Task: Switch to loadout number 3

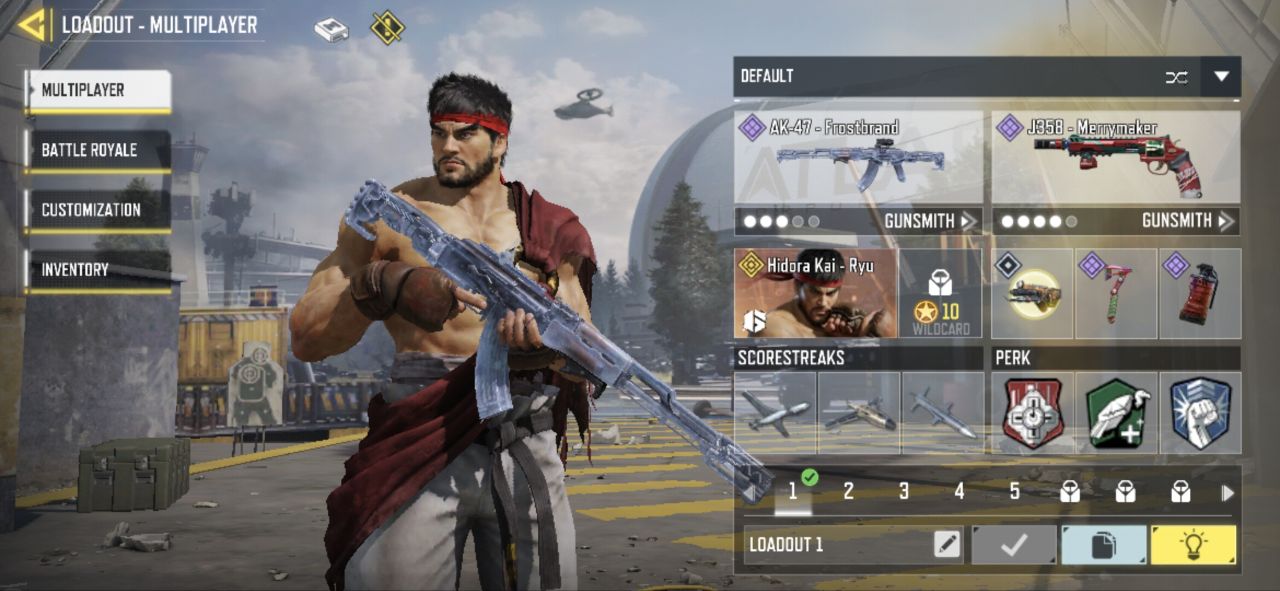Action: pyautogui.click(x=903, y=492)
